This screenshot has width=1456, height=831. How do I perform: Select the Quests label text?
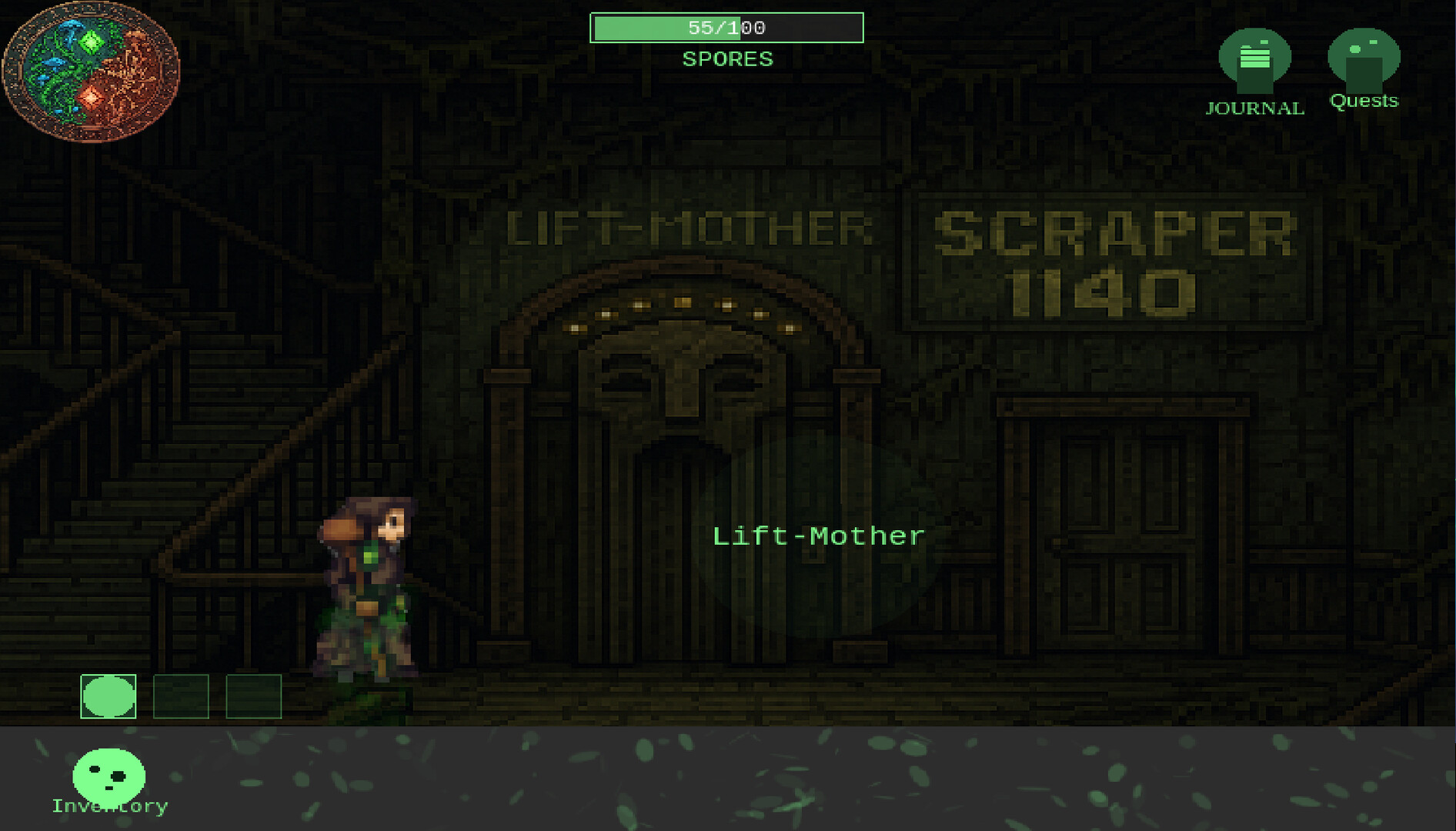[x=1364, y=100]
